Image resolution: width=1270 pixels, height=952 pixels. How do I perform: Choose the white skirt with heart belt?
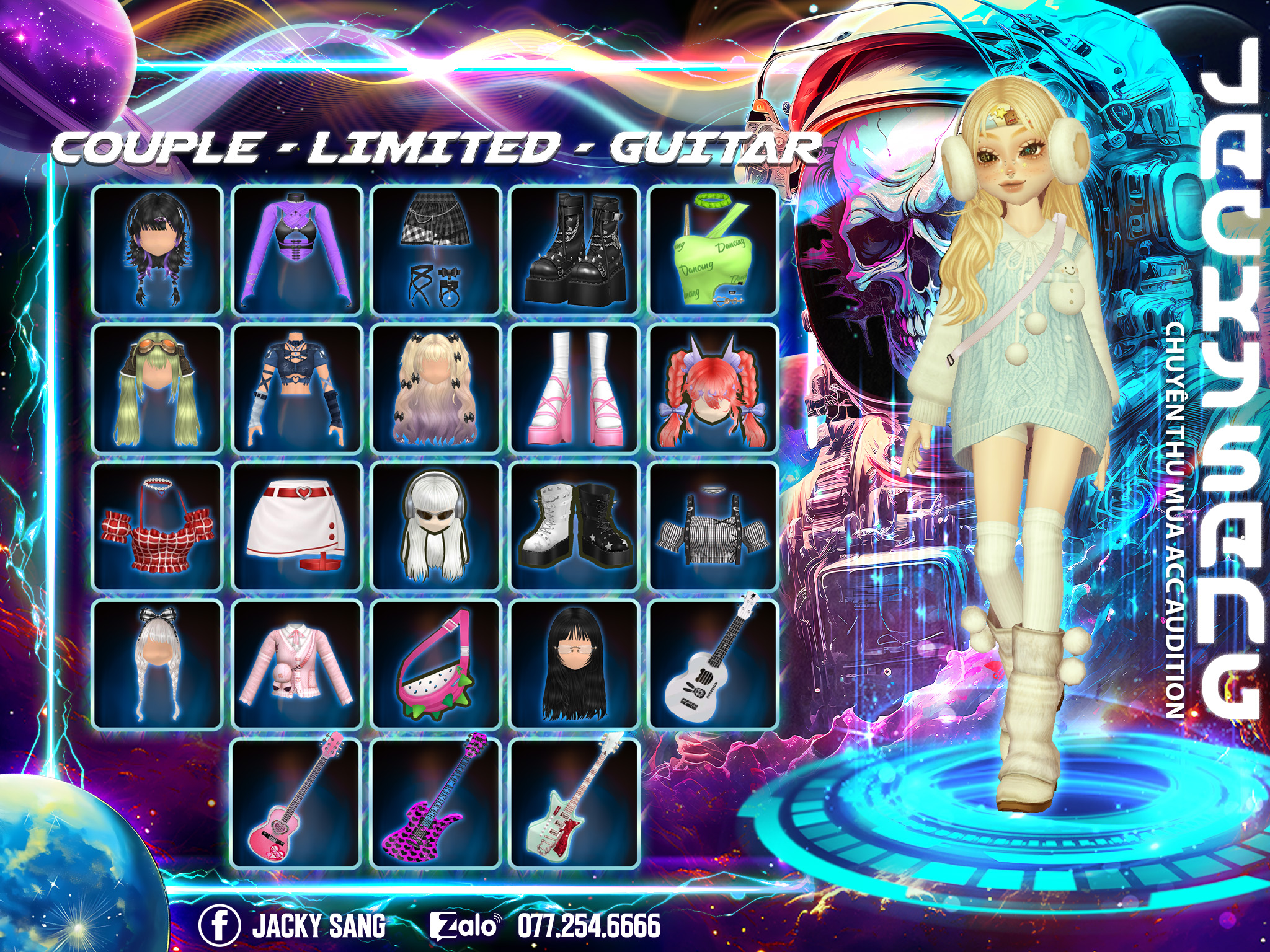click(x=297, y=526)
